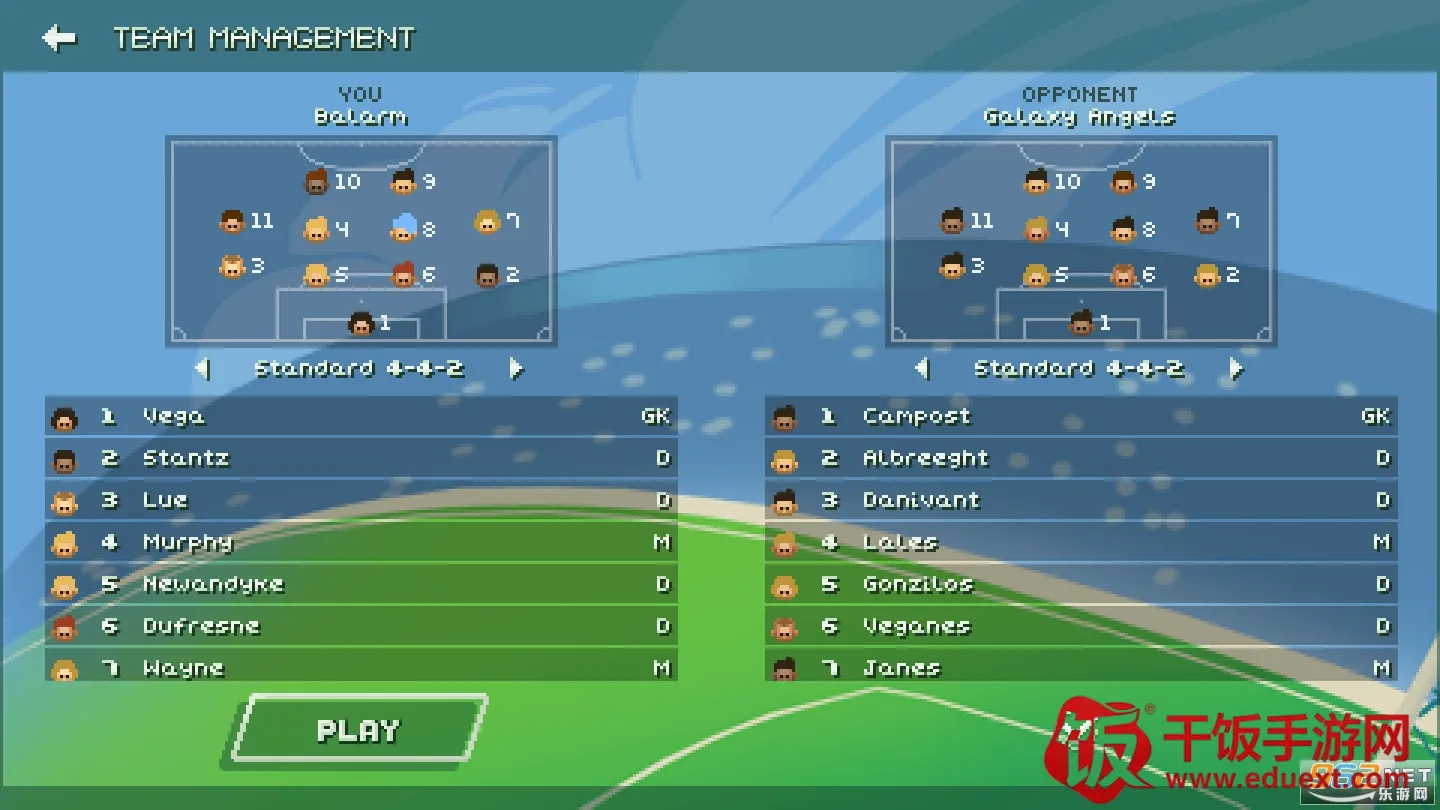
Task: Choose Newandyke in the roster list
Action: click(x=360, y=585)
